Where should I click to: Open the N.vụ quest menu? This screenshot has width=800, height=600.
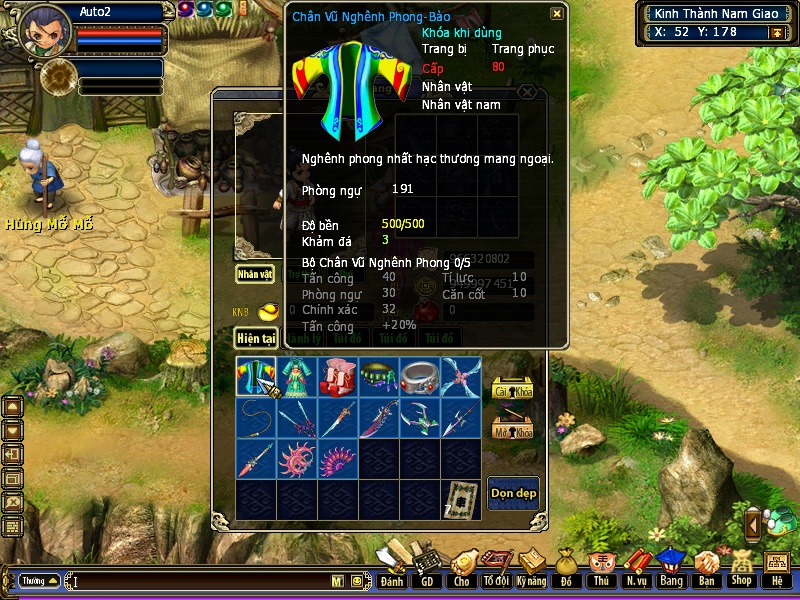click(x=635, y=569)
